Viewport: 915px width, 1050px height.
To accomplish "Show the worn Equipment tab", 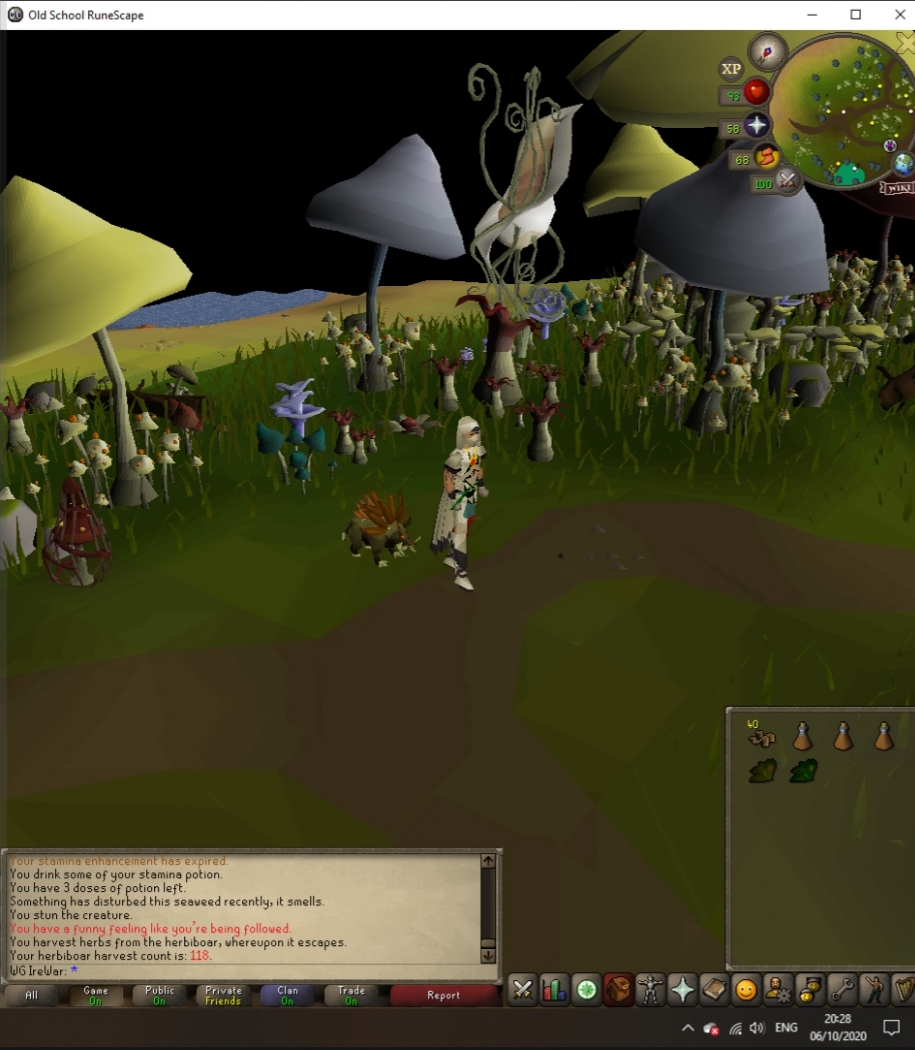I will tap(650, 990).
